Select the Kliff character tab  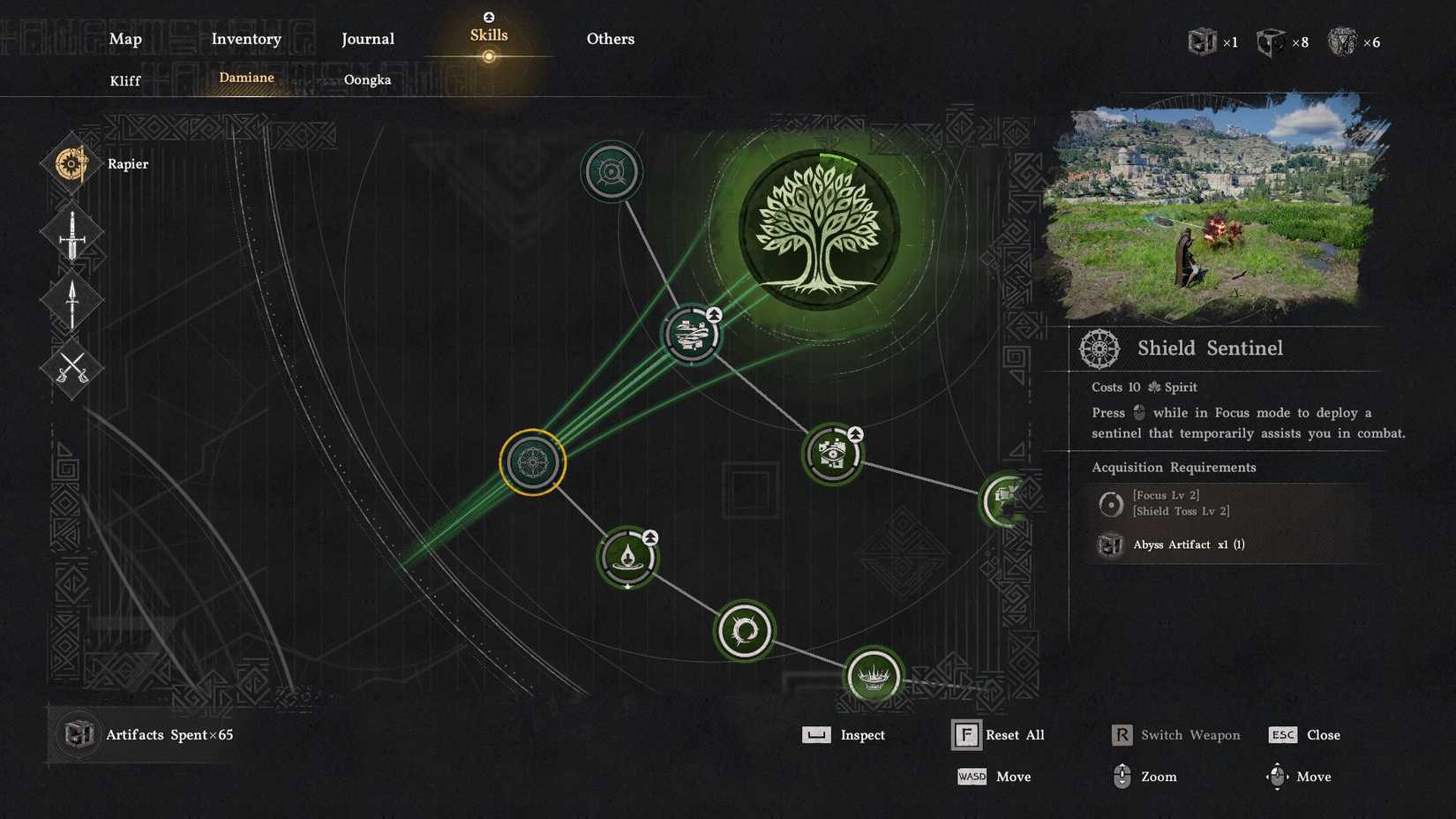(x=125, y=80)
